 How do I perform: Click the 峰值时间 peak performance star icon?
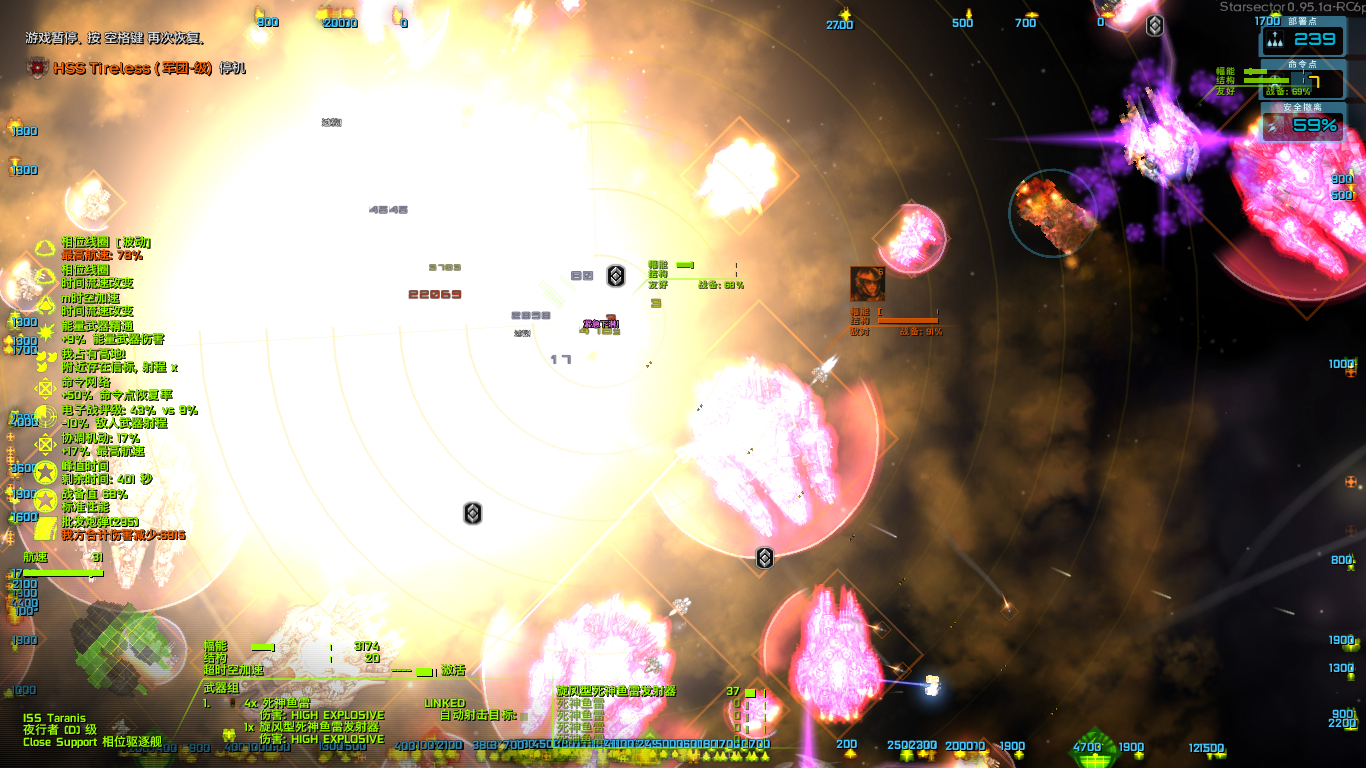pos(44,471)
